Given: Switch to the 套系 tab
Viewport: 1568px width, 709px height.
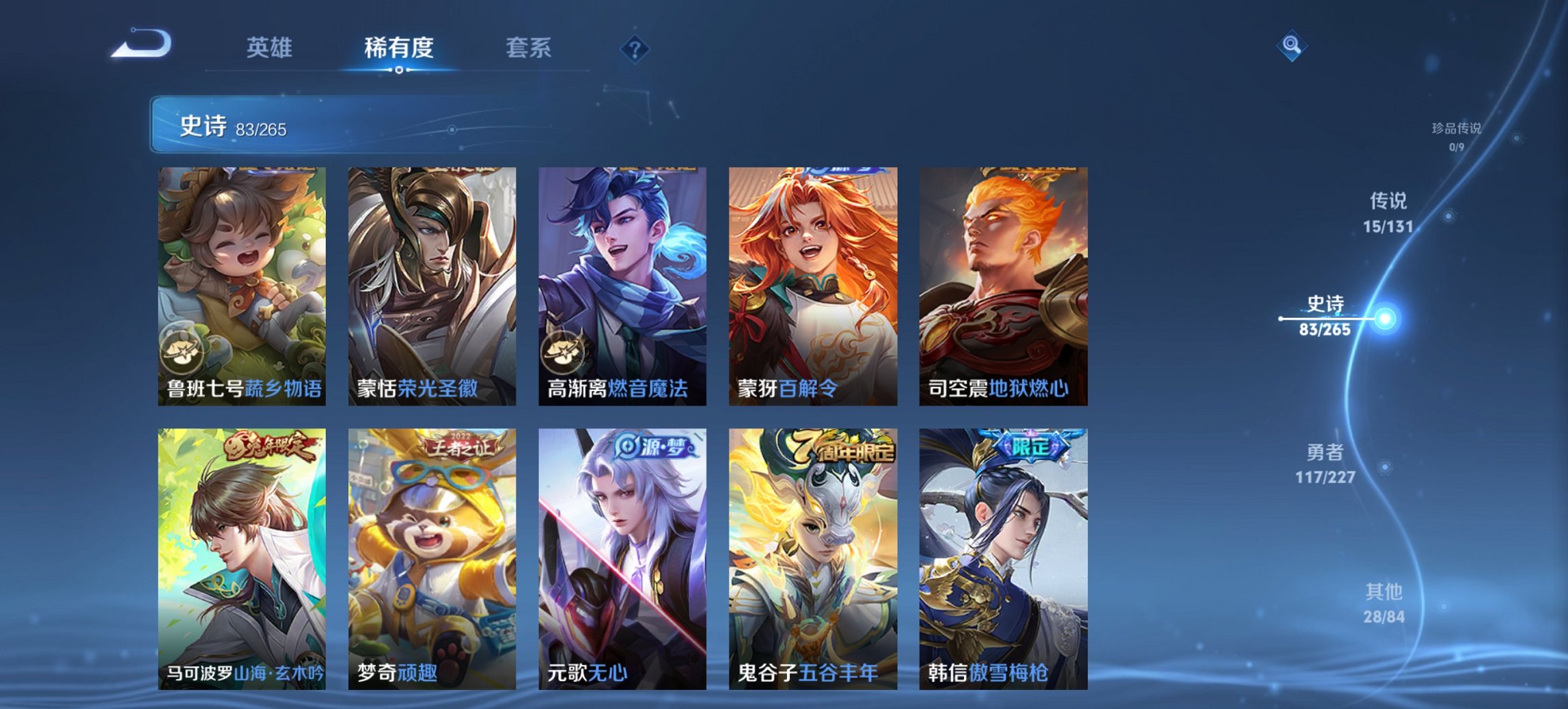Looking at the screenshot, I should [x=529, y=48].
